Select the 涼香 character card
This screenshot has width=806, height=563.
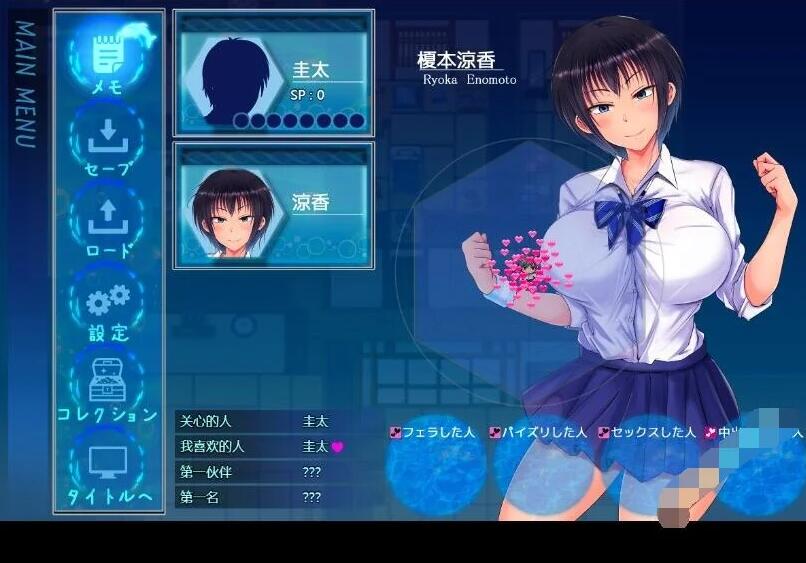(x=273, y=205)
